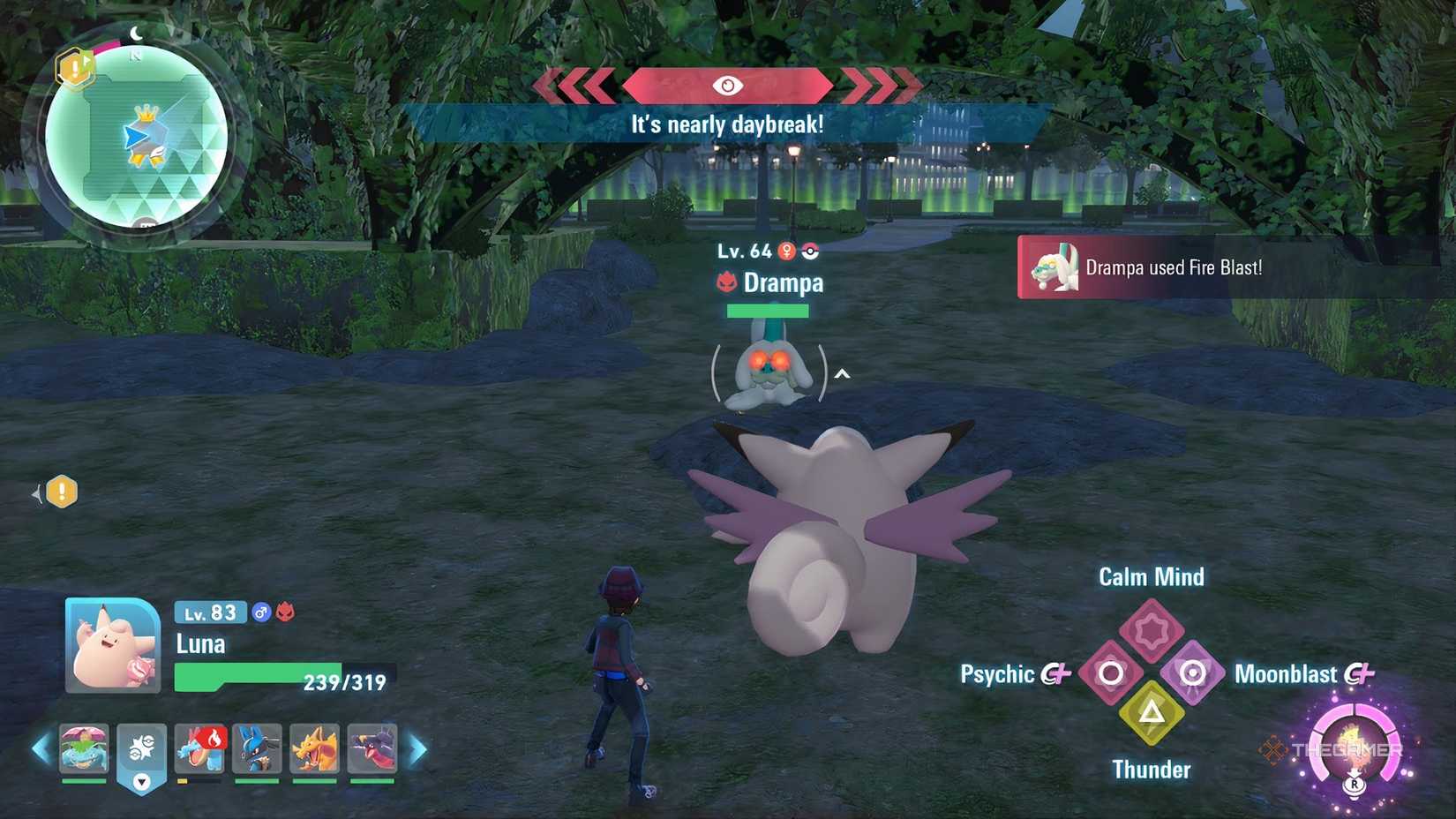This screenshot has height=819, width=1456.
Task: Select the Psychic move icon
Action: point(1109,673)
